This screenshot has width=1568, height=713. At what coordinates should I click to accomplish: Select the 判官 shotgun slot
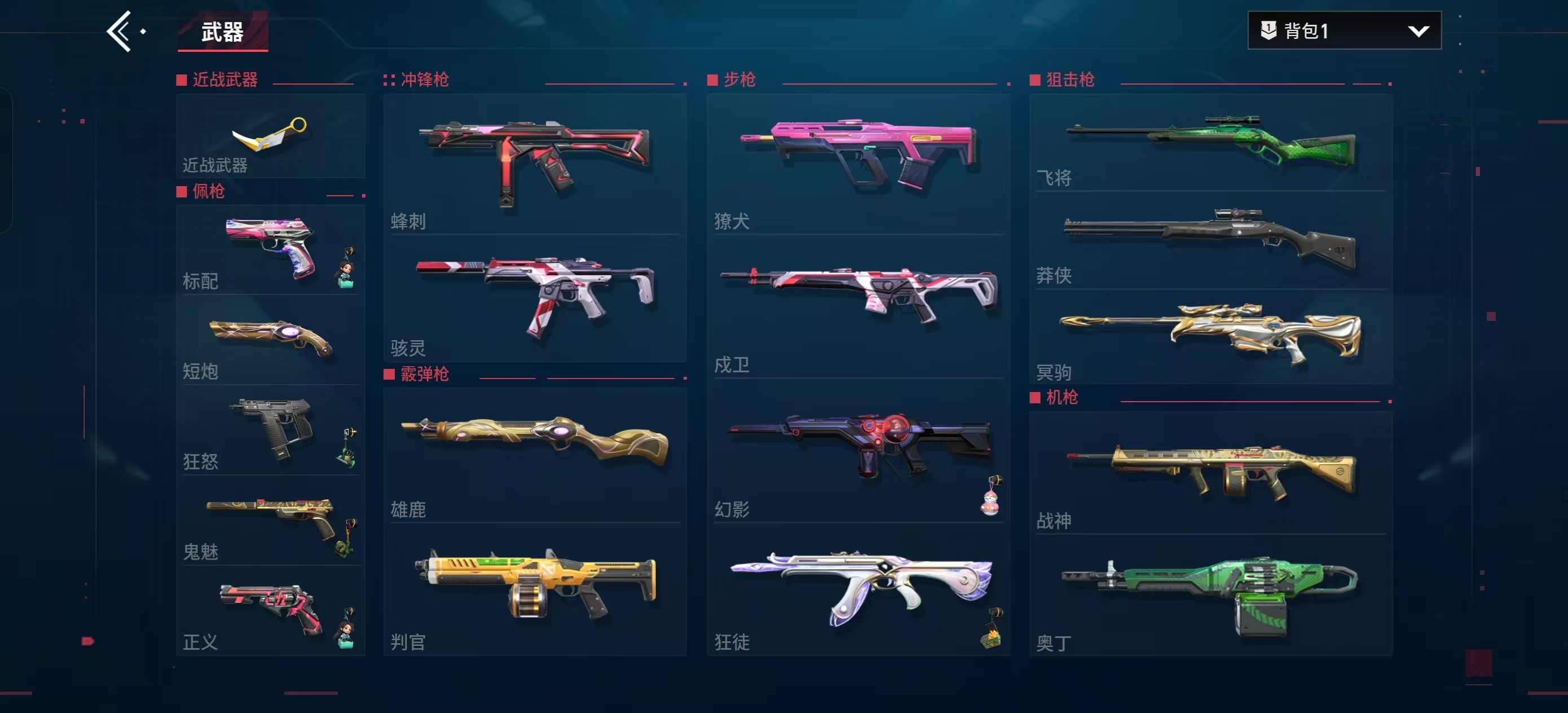coord(535,590)
